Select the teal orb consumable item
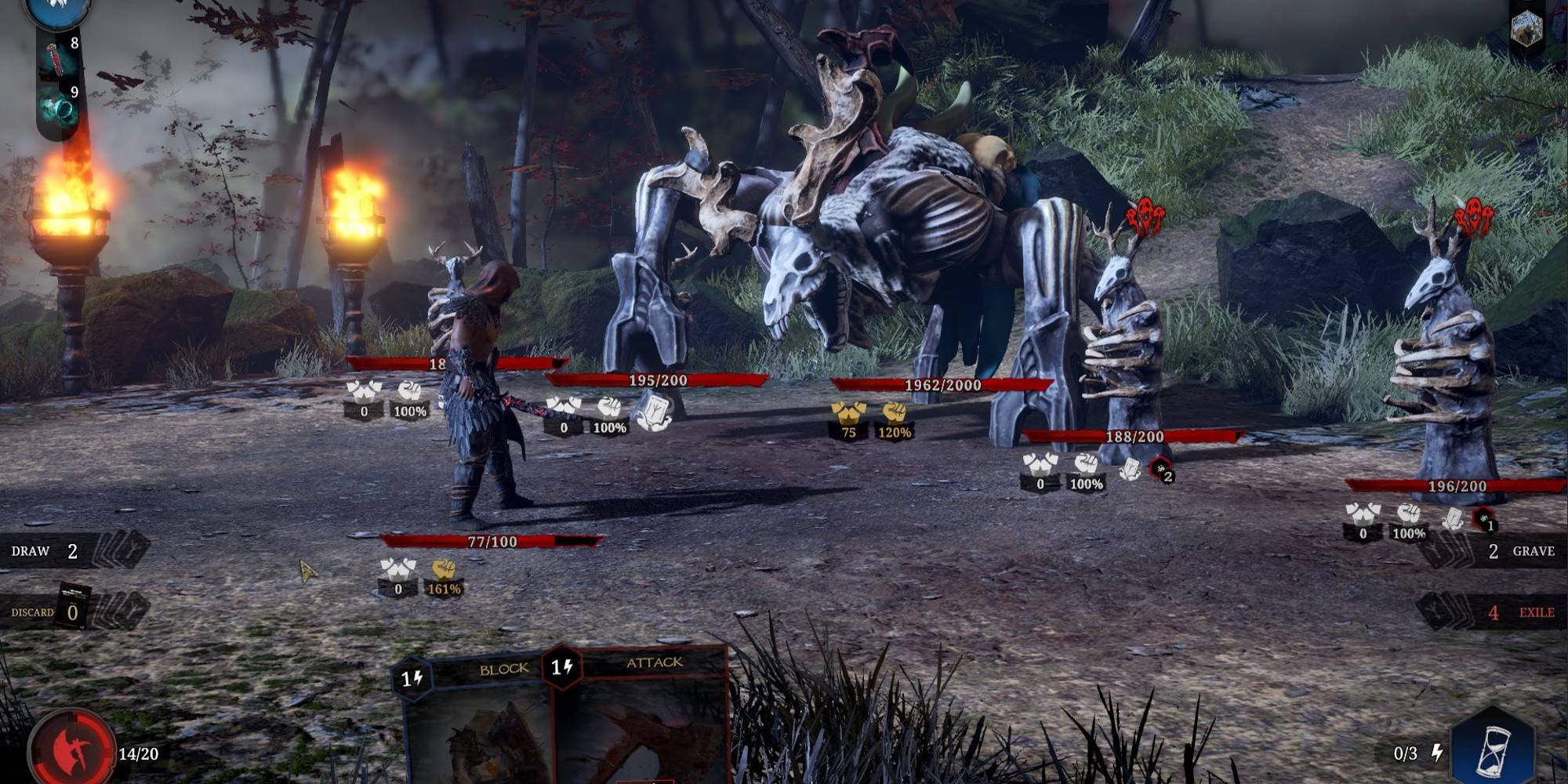Viewport: 1568px width, 784px height. 58,110
